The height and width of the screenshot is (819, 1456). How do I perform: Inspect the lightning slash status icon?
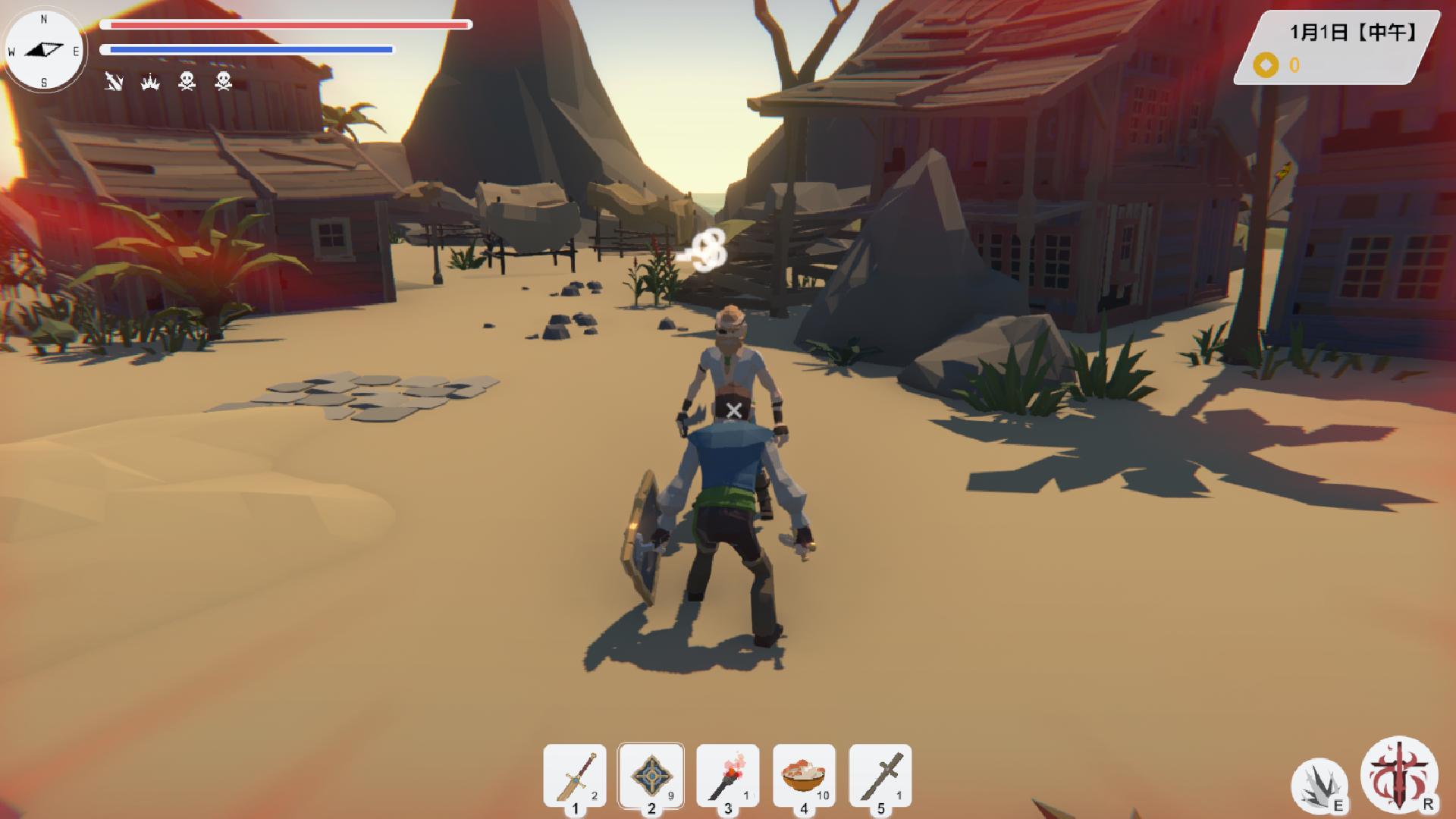114,81
